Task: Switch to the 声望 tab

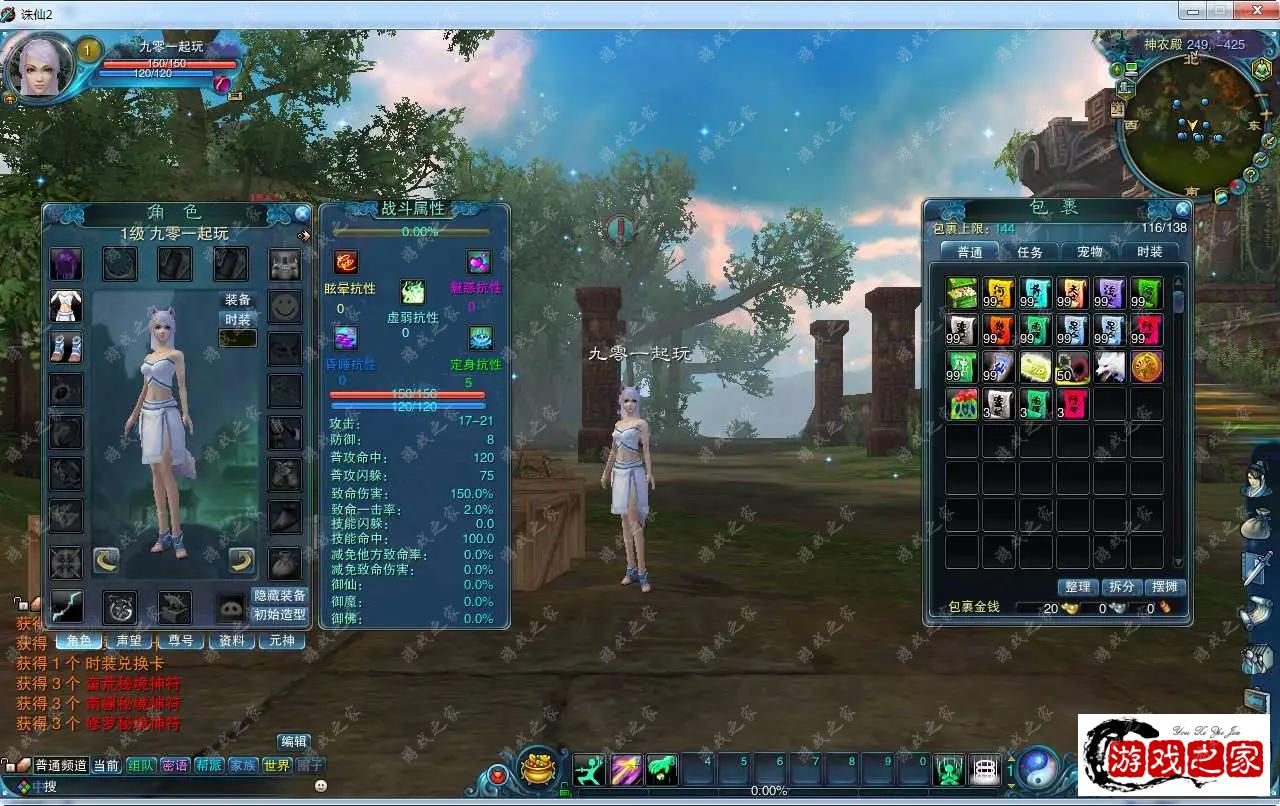Action: 129,640
